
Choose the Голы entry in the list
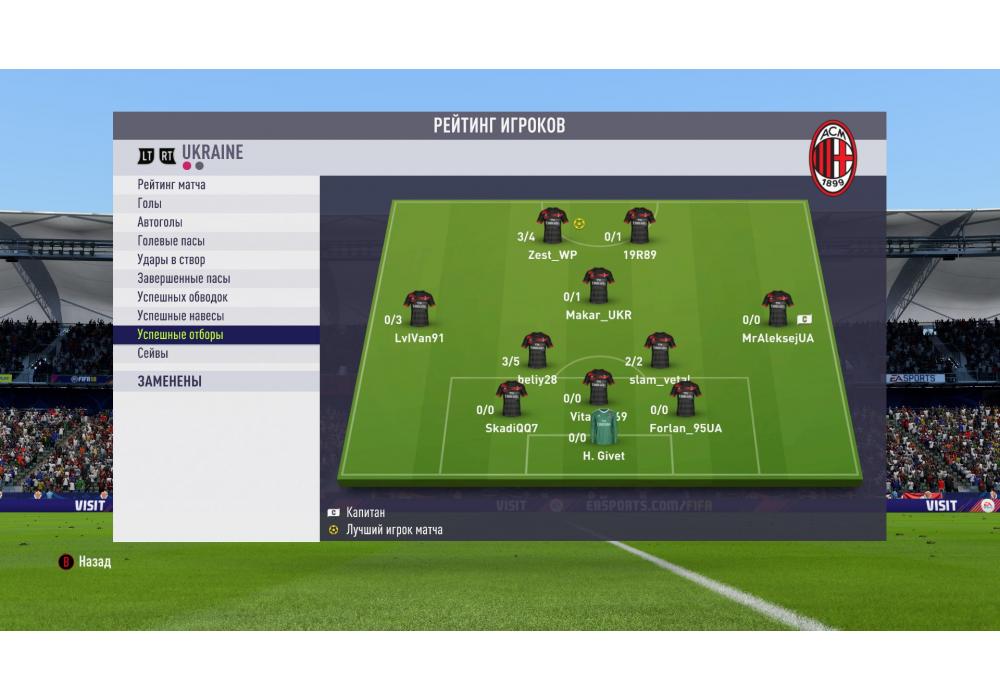216,204
